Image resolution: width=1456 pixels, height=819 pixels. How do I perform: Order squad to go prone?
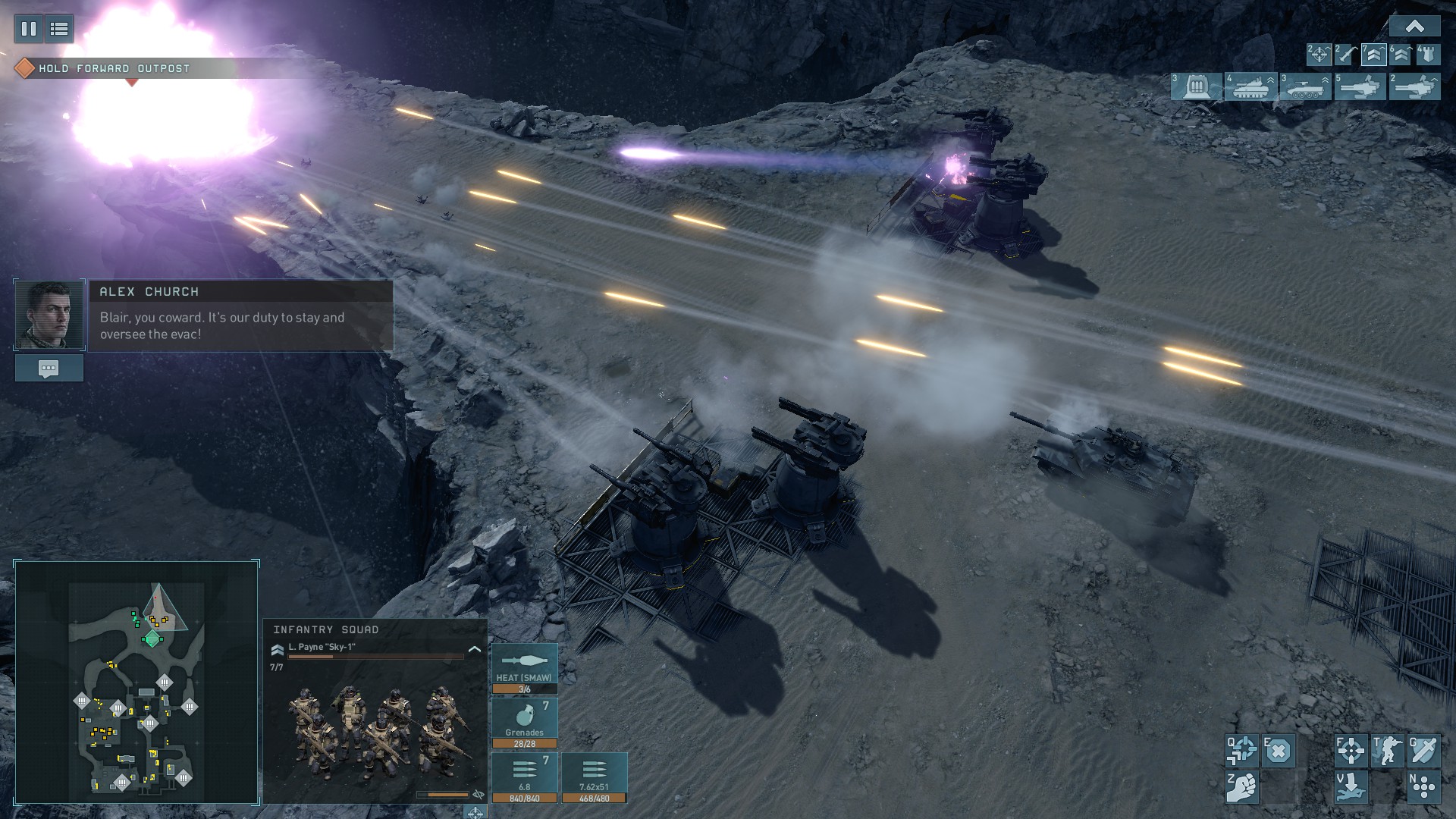tap(1351, 787)
